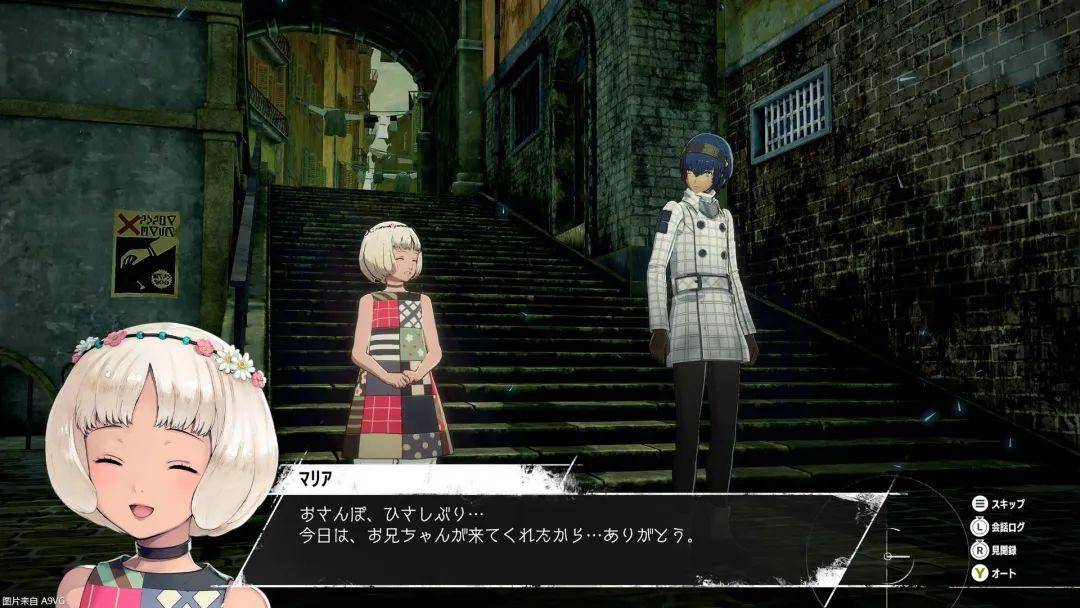Open the 会話ログ conversation log

click(x=1000, y=527)
